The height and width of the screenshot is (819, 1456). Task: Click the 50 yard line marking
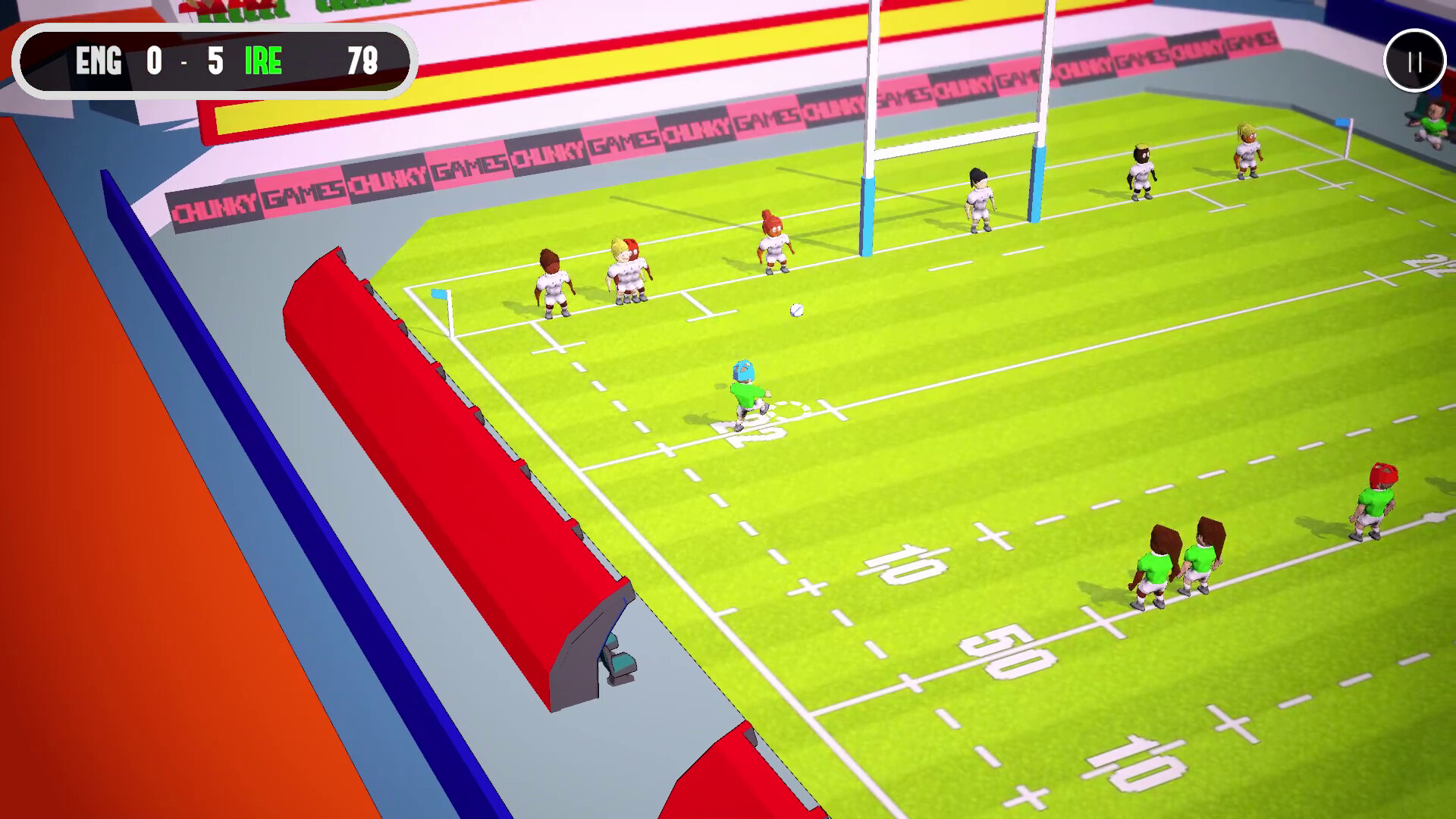pyautogui.click(x=1009, y=648)
